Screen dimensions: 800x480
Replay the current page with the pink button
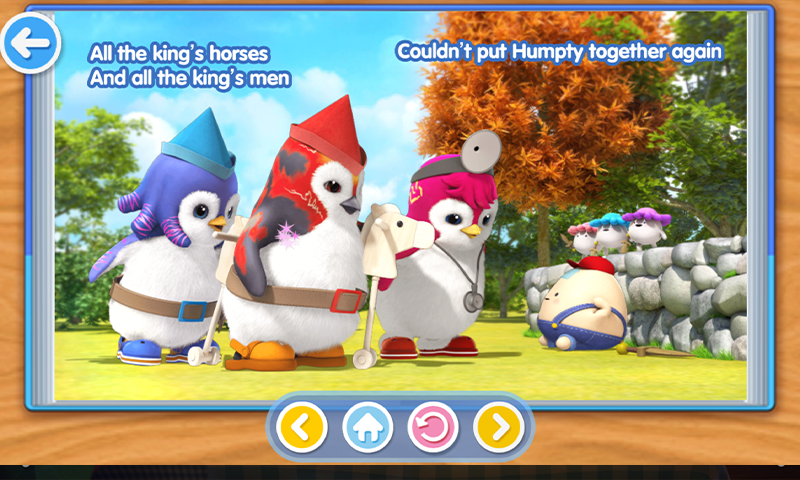coord(433,428)
